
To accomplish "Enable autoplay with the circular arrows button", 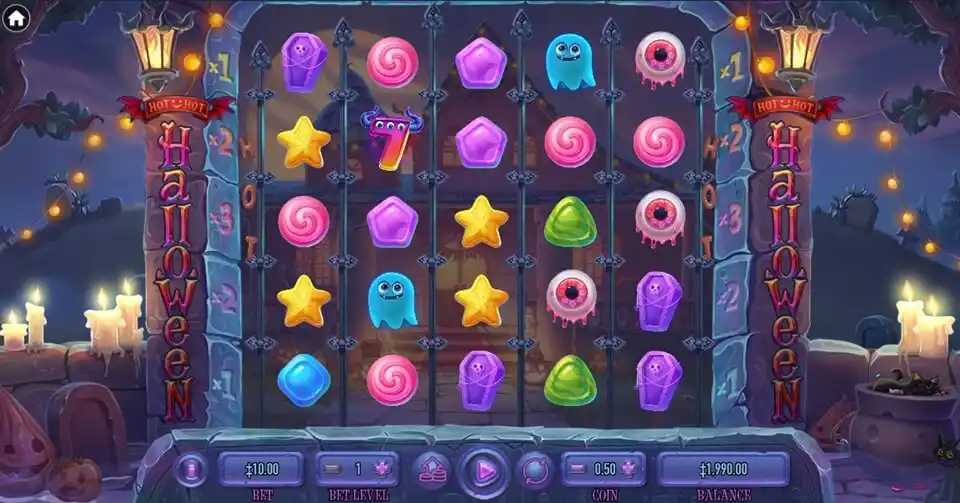I will click(x=535, y=468).
